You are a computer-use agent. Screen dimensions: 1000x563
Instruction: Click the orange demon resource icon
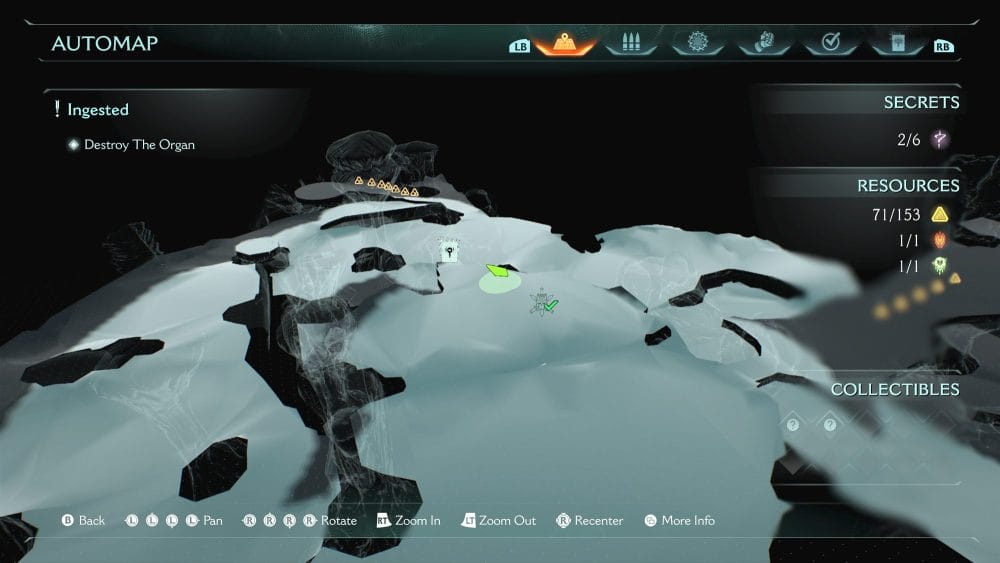click(939, 240)
